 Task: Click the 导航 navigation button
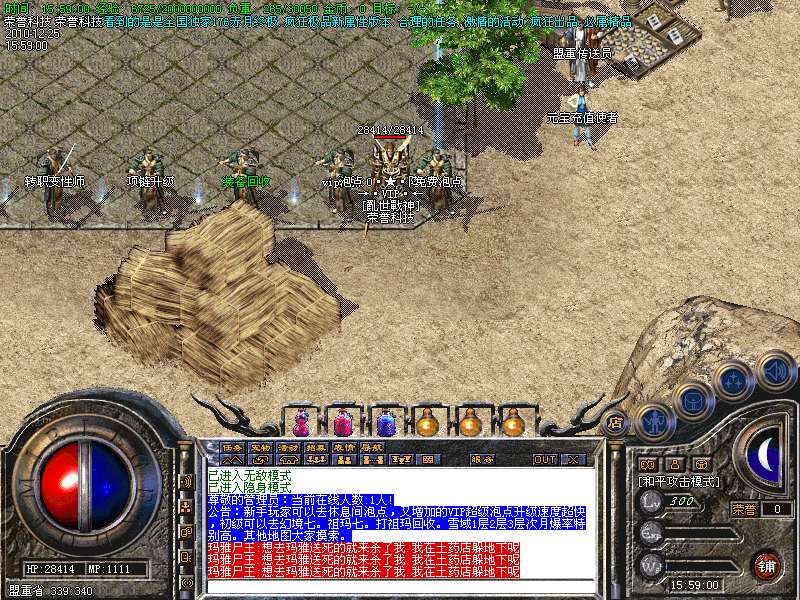[x=371, y=446]
